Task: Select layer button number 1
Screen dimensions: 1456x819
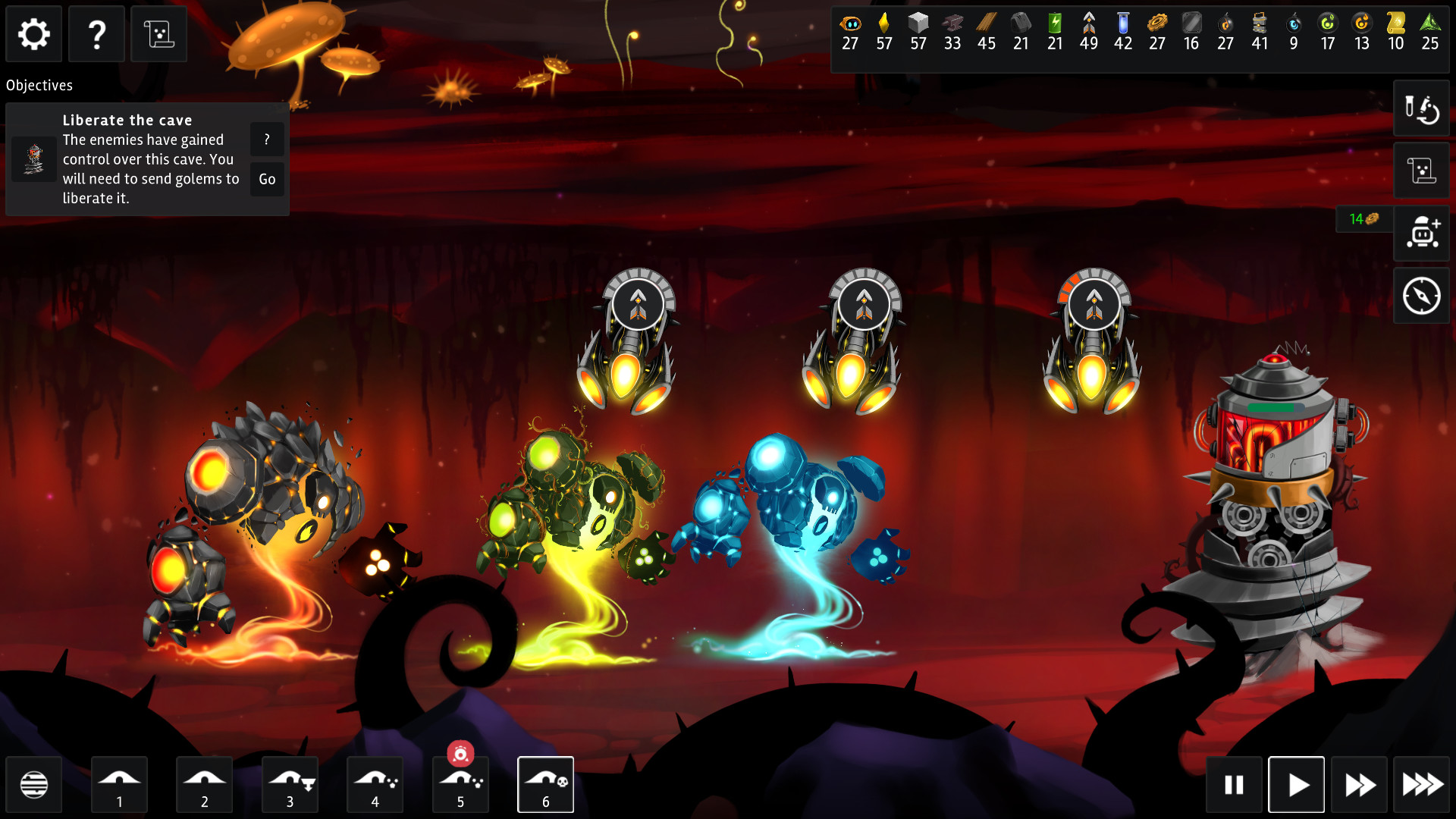Action: 119,784
